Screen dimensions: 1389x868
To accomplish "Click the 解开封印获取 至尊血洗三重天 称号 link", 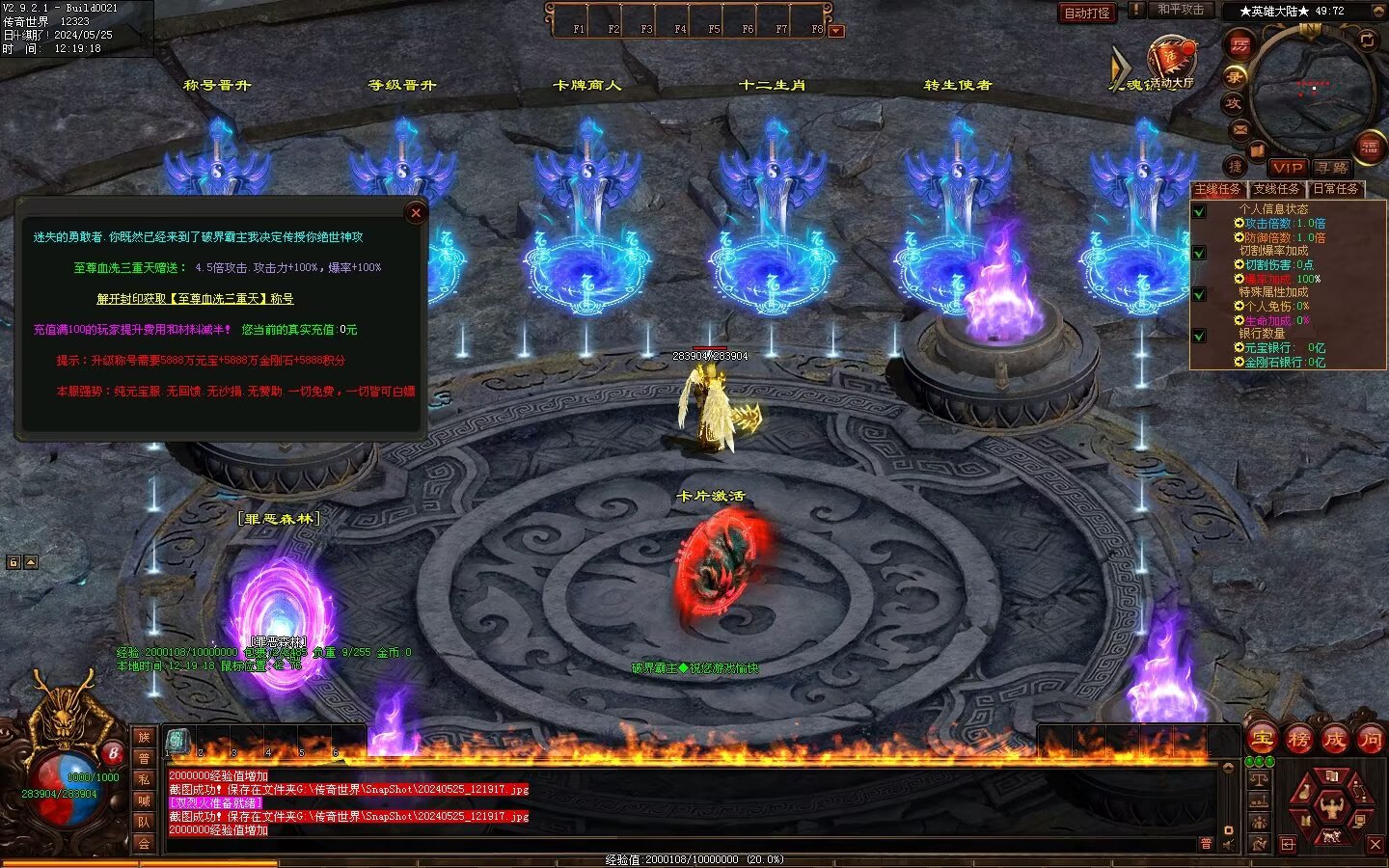I will pyautogui.click(x=195, y=299).
